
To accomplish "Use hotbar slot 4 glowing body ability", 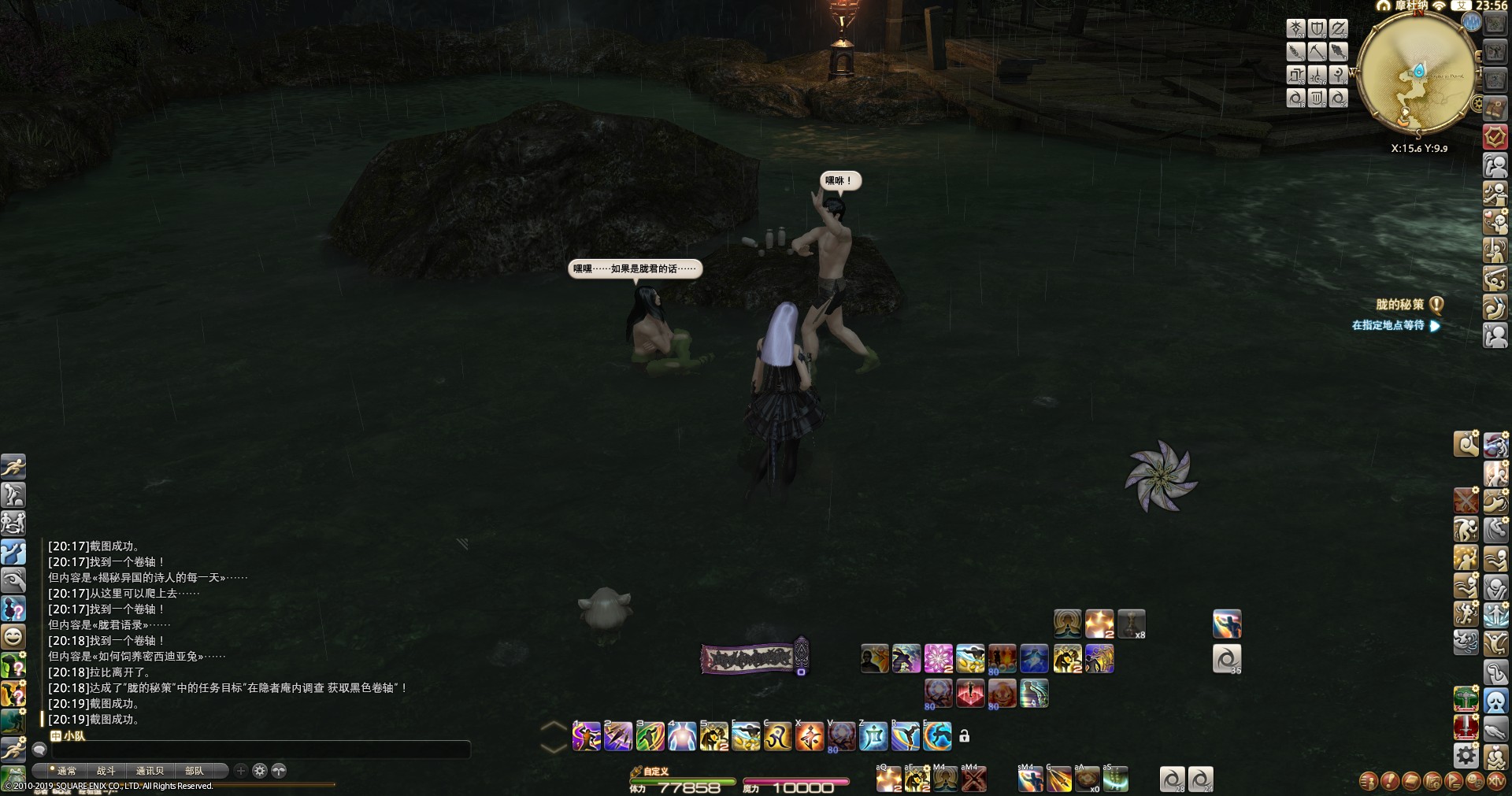I will [681, 737].
